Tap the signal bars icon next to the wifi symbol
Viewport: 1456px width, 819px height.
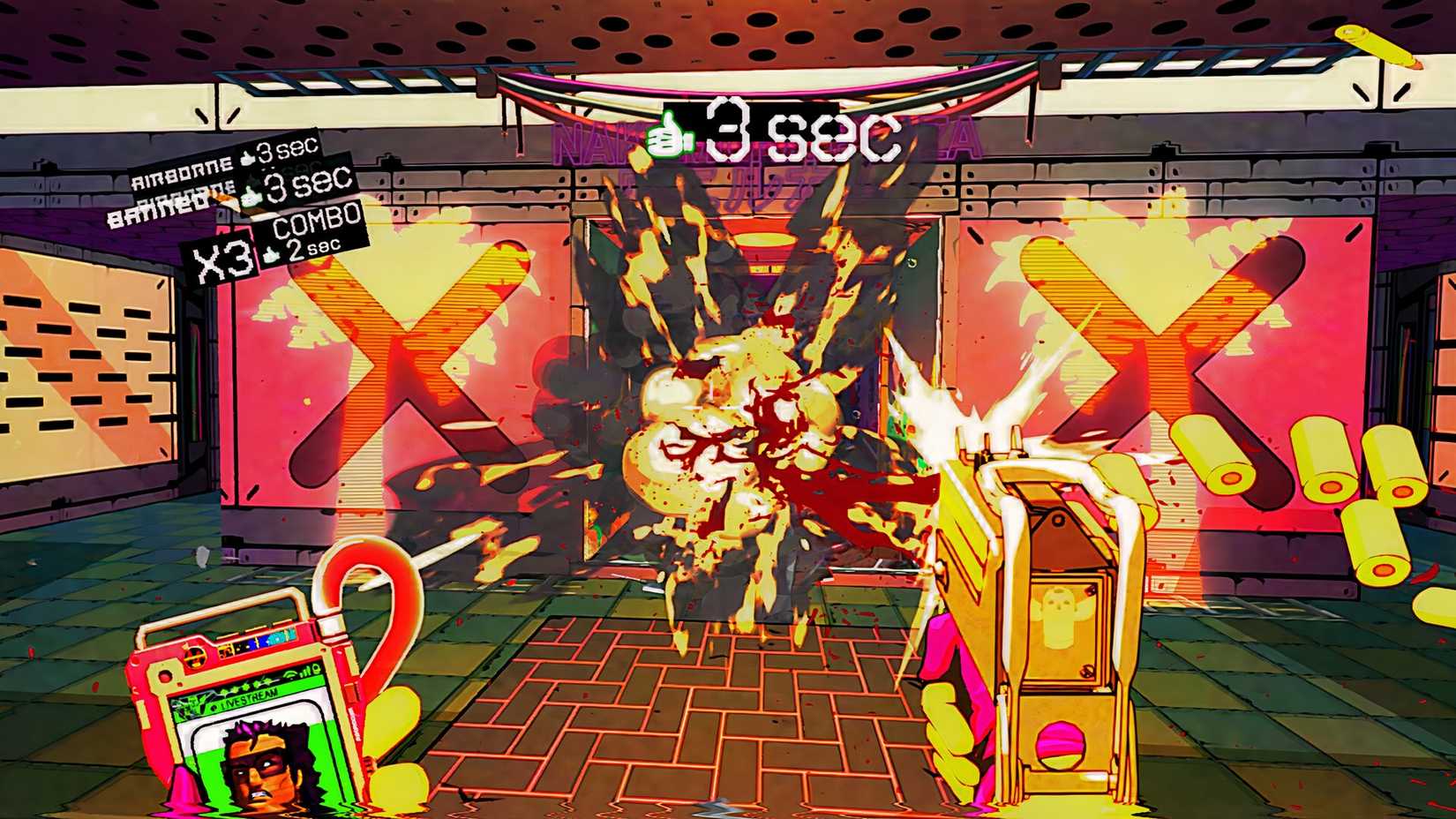click(x=306, y=672)
